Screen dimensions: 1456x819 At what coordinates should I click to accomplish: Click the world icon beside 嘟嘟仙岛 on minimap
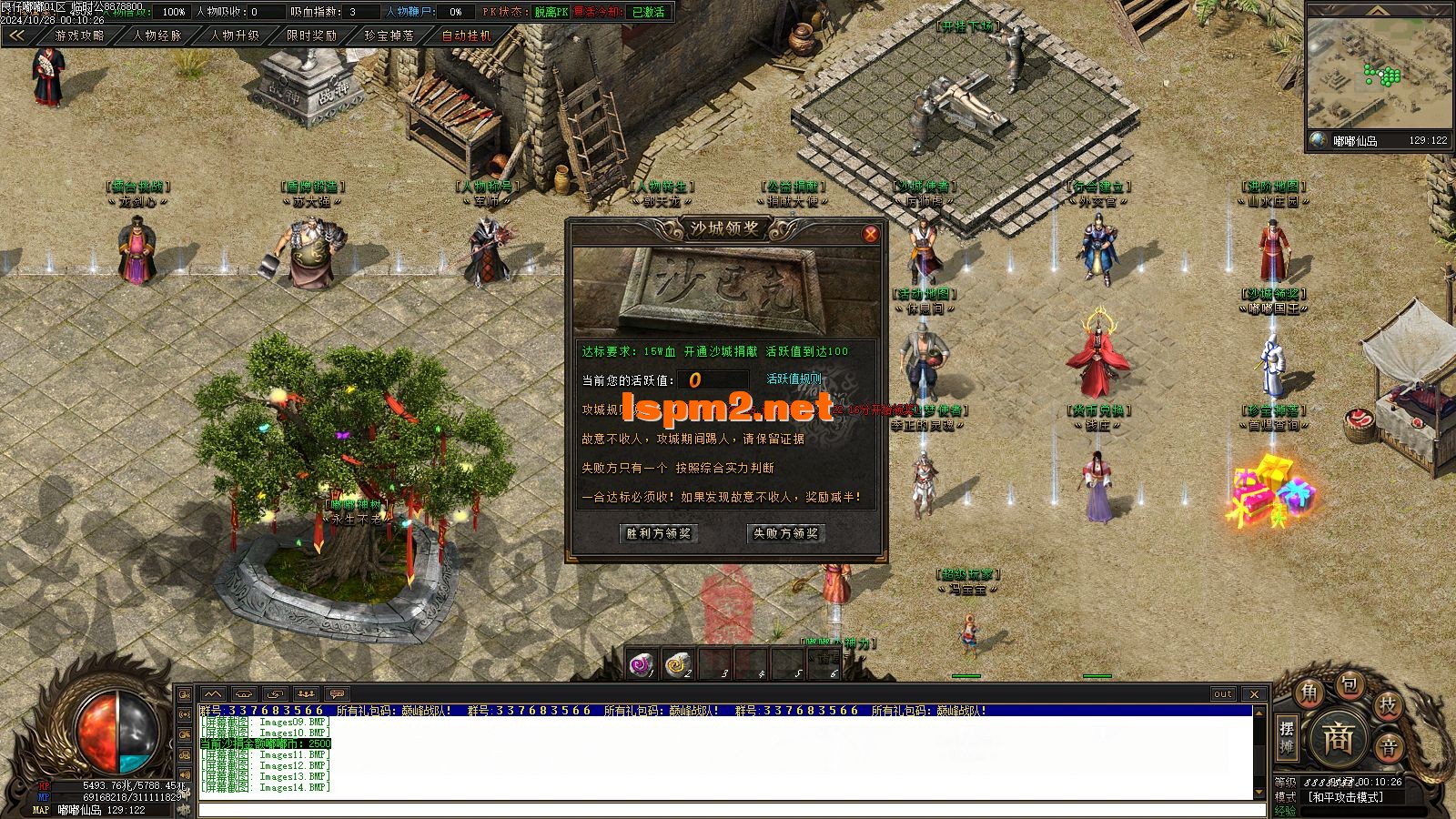[1317, 142]
